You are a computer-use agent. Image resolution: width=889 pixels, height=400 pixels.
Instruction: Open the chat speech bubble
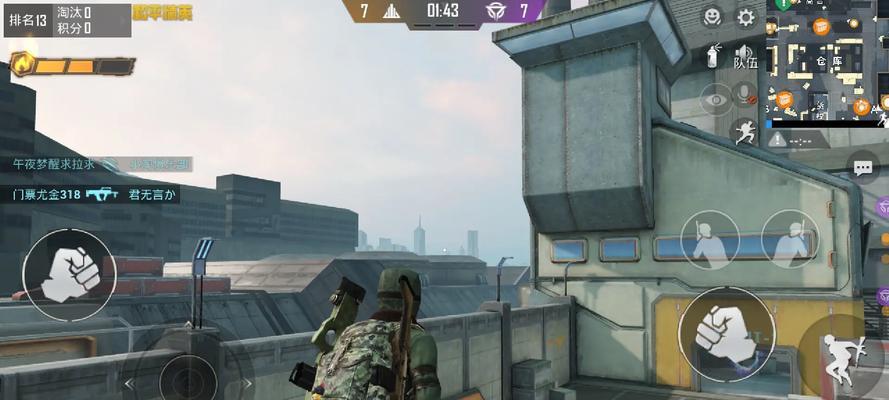862,166
